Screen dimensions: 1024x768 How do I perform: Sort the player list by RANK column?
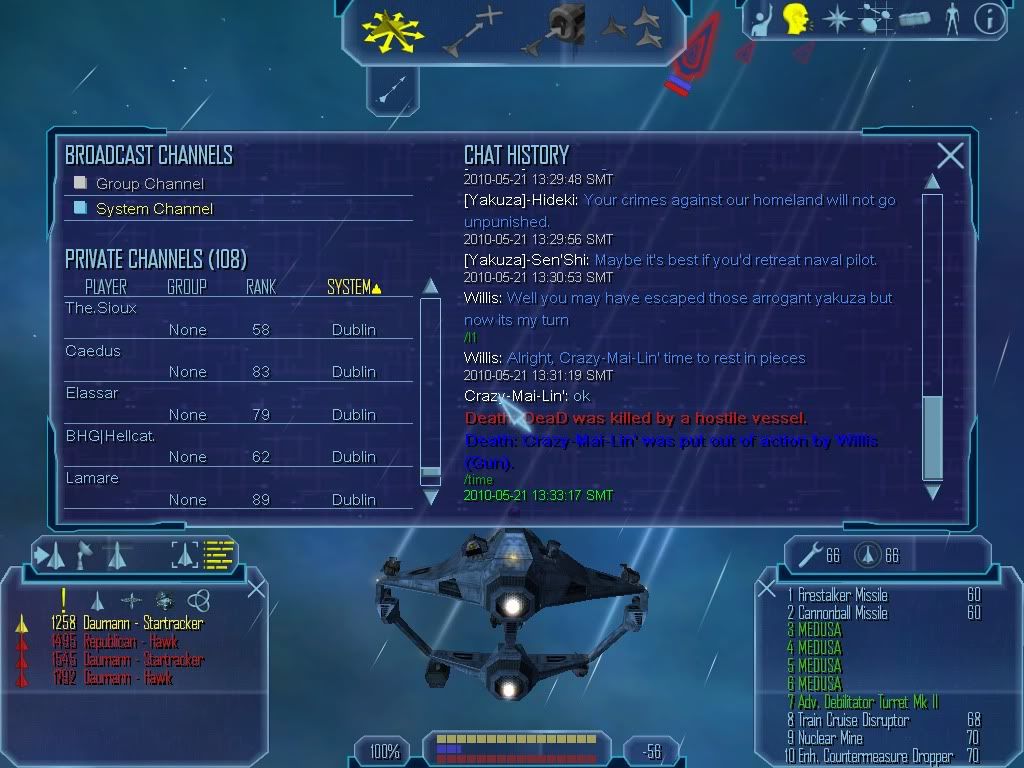(260, 288)
